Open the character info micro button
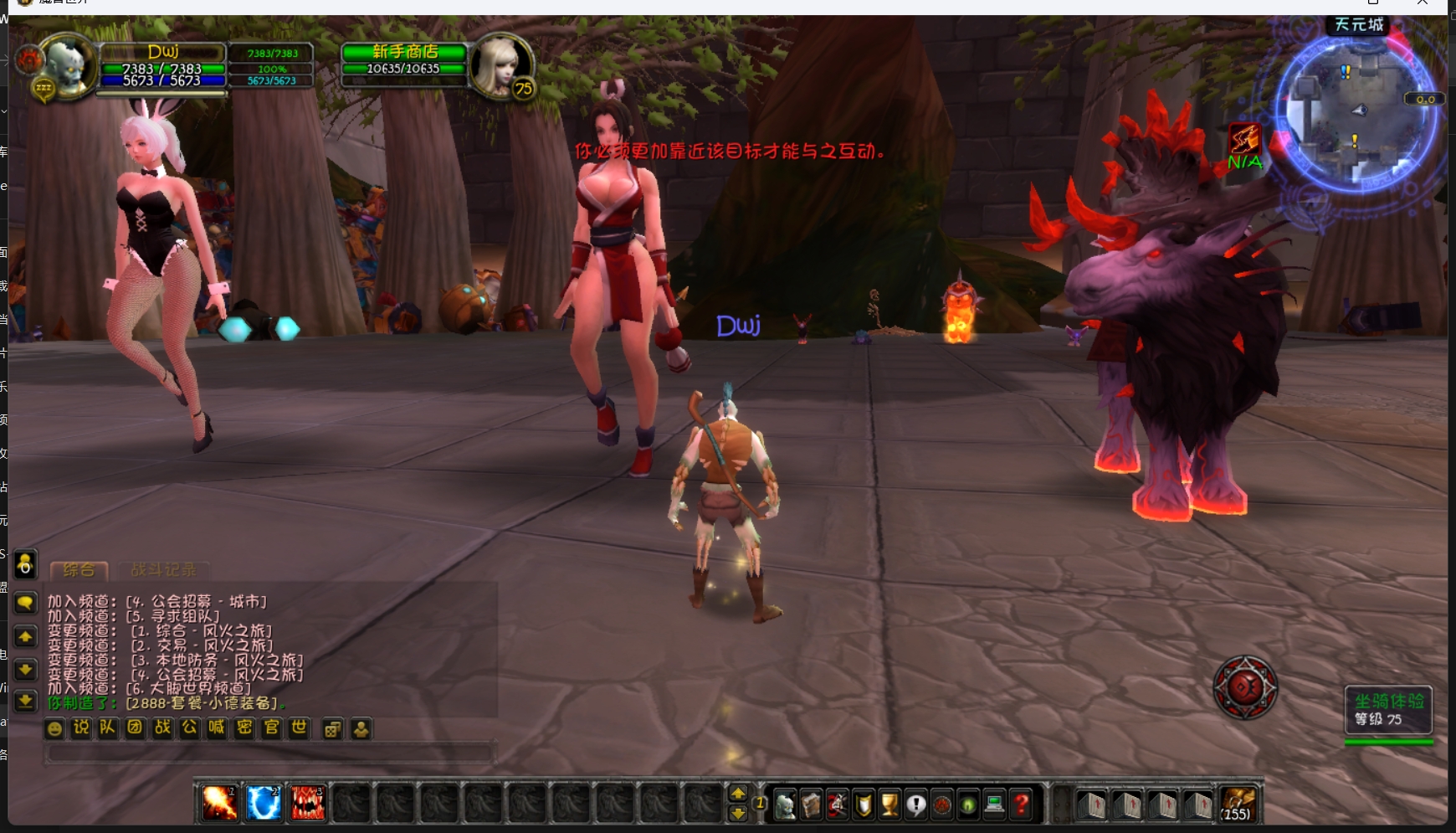The image size is (1456, 833). pyautogui.click(x=785, y=805)
